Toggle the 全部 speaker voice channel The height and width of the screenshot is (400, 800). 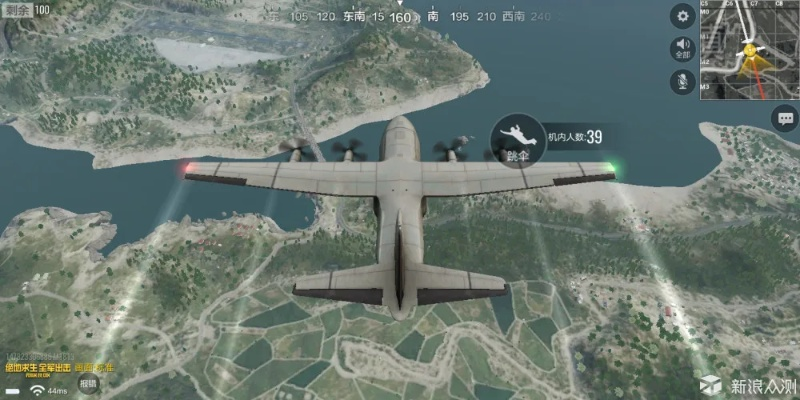click(x=683, y=49)
